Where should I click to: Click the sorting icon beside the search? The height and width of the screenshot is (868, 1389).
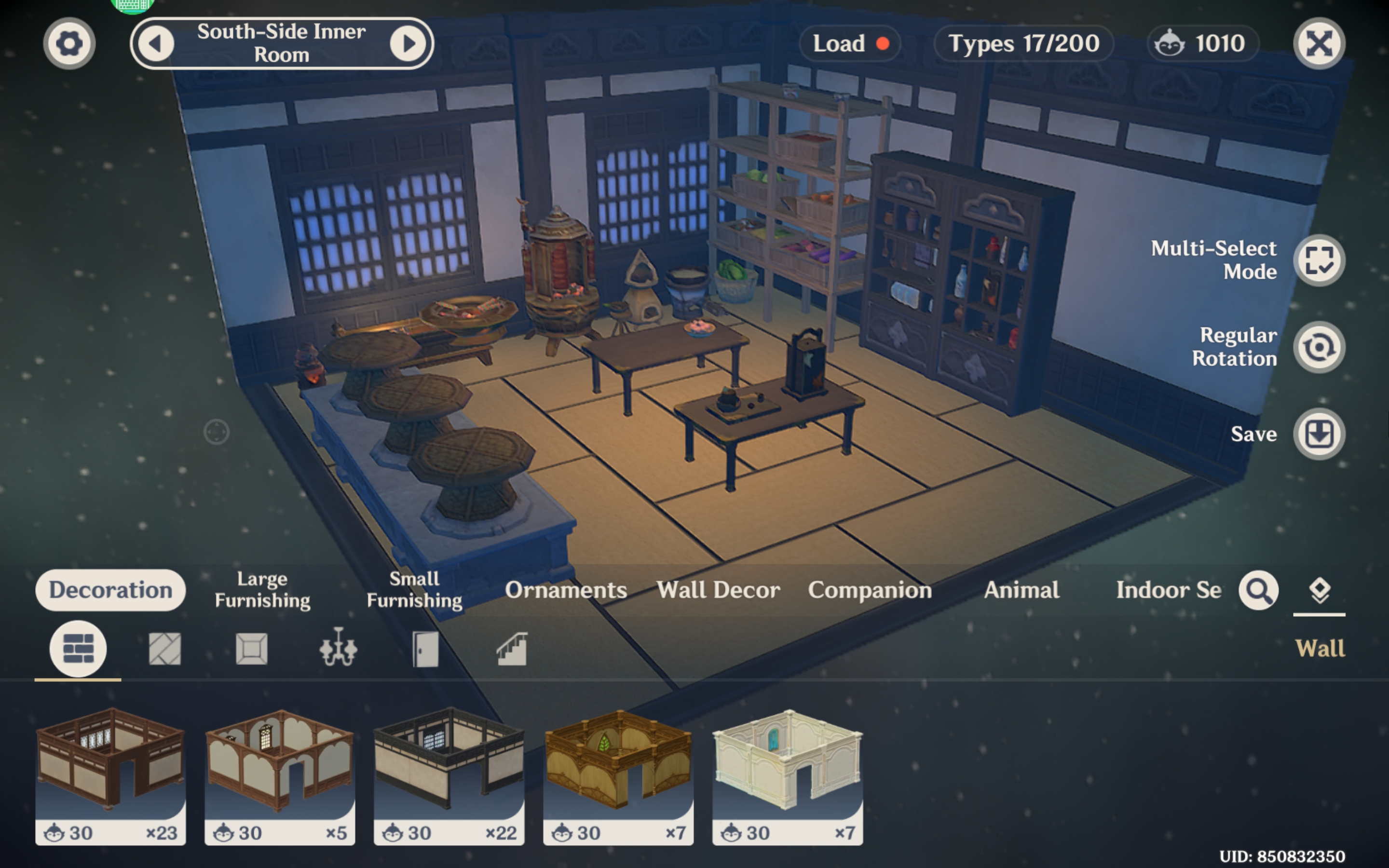coord(1319,588)
